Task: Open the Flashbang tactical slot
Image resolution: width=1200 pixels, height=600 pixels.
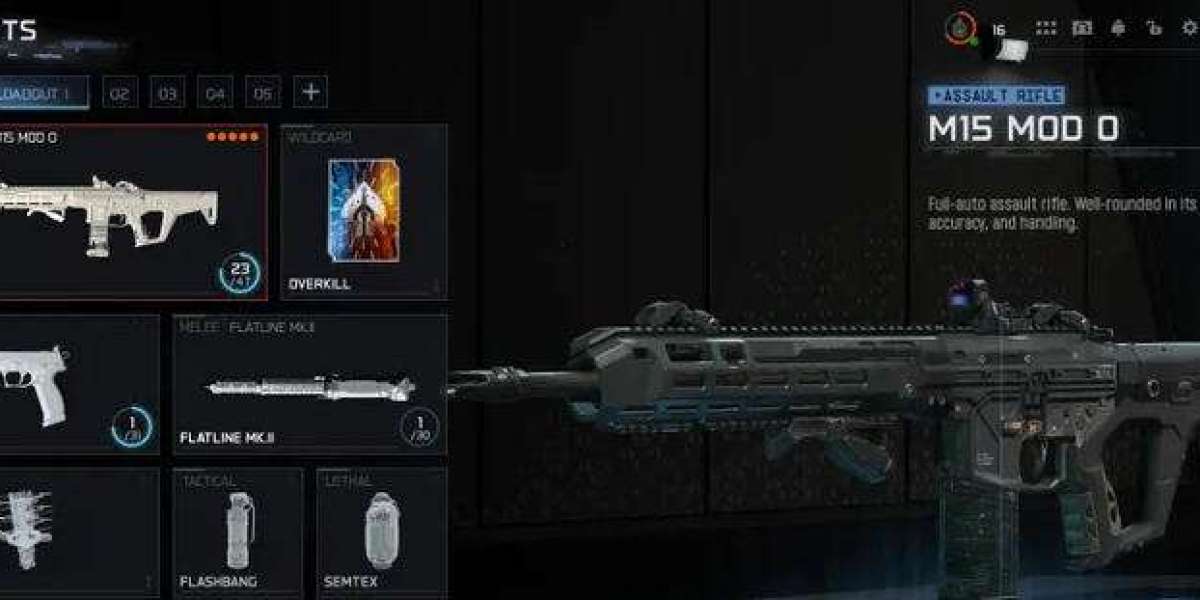Action: click(x=238, y=530)
